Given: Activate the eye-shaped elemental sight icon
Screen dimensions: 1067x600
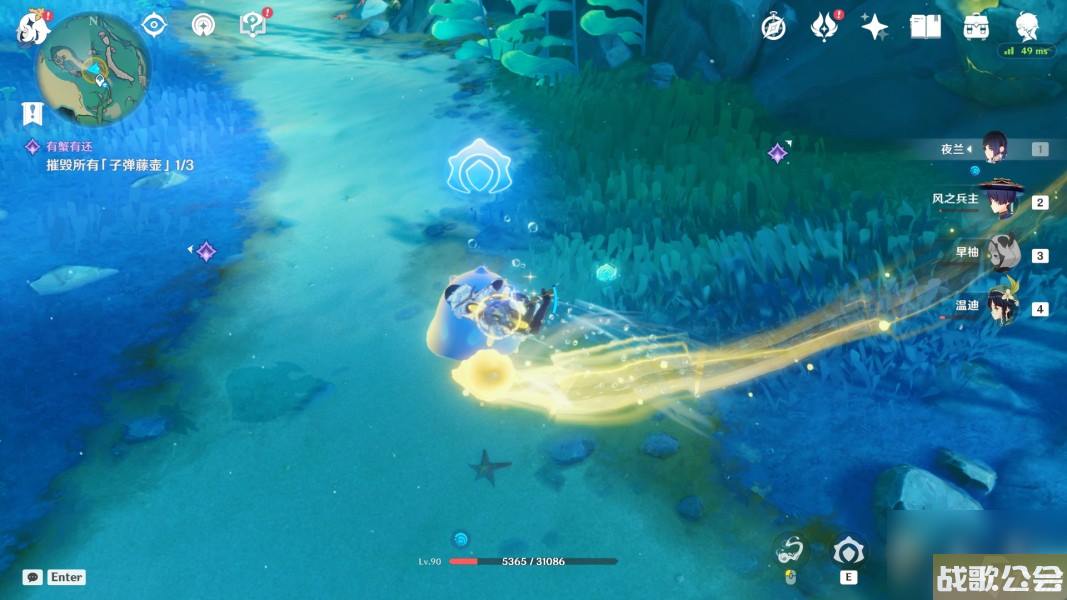Looking at the screenshot, I should [153, 25].
